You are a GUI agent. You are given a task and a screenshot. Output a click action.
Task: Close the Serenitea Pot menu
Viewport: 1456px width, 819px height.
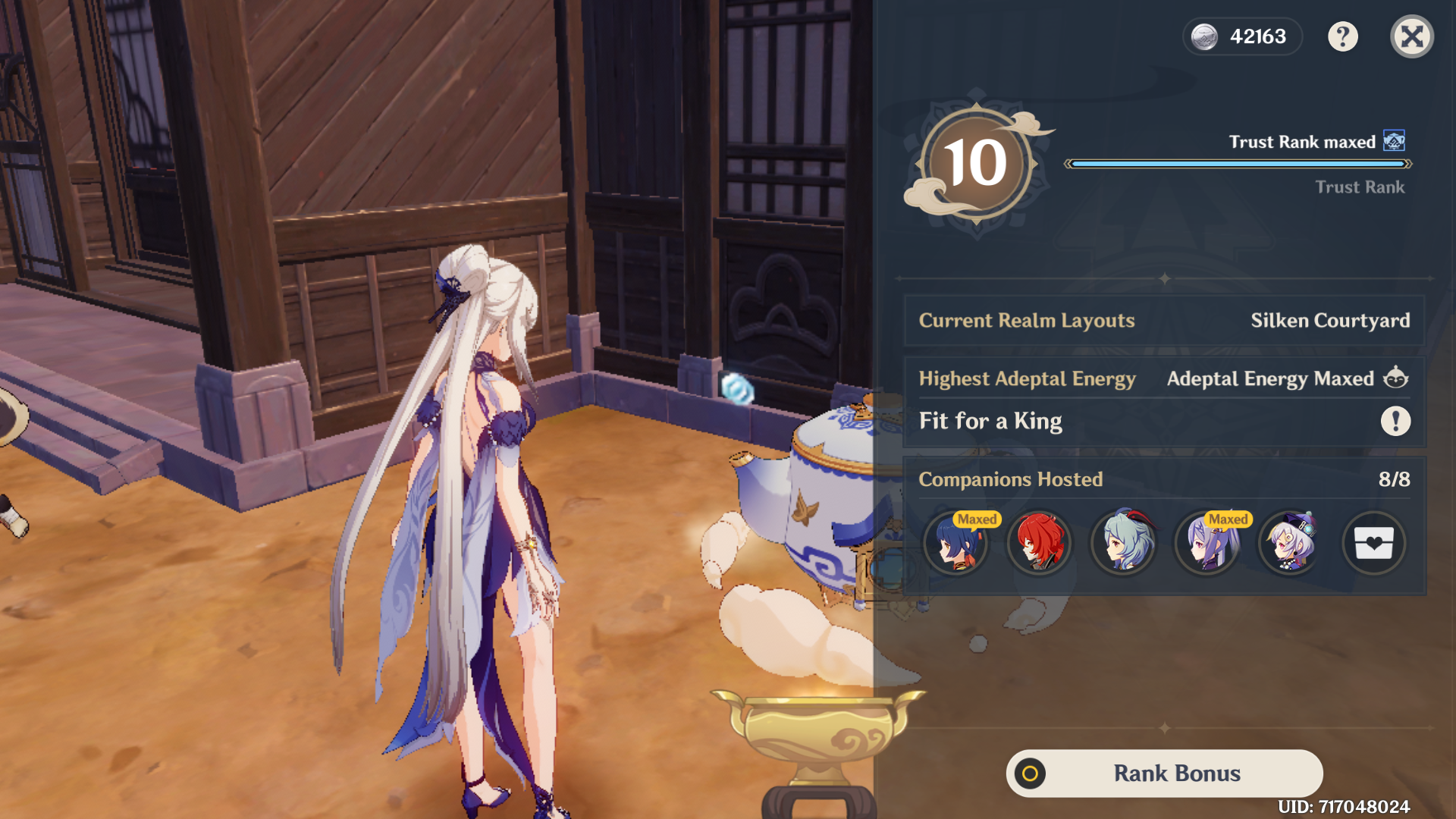tap(1410, 36)
